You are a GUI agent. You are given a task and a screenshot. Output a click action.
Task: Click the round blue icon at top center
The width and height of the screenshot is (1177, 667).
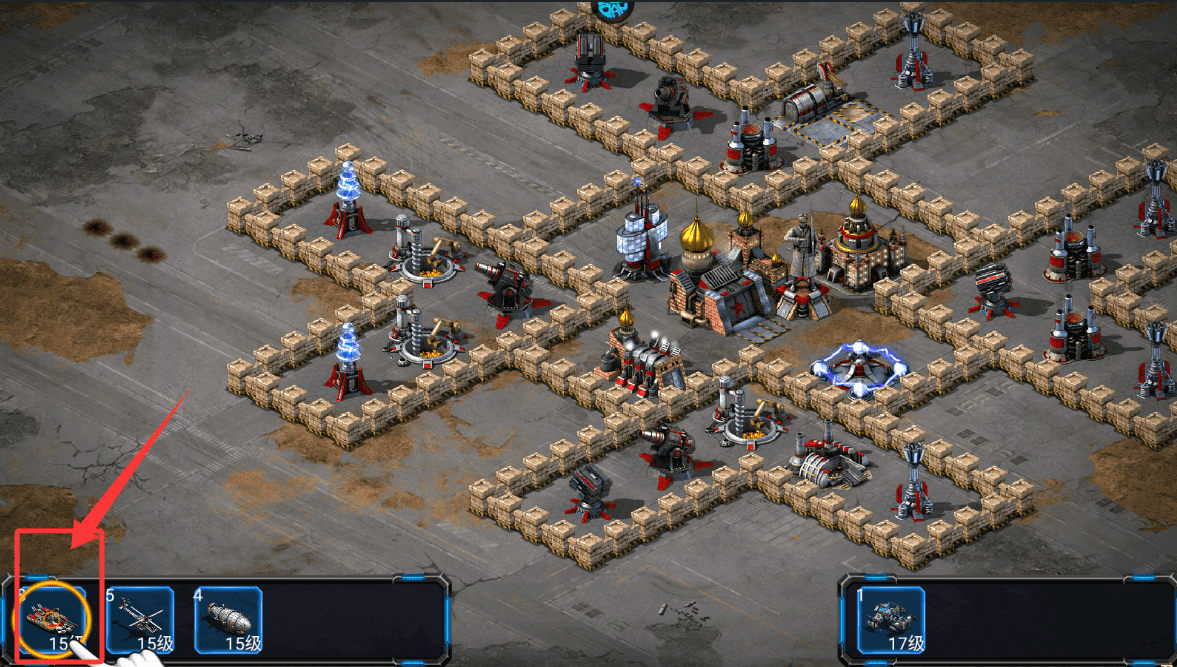pos(612,9)
